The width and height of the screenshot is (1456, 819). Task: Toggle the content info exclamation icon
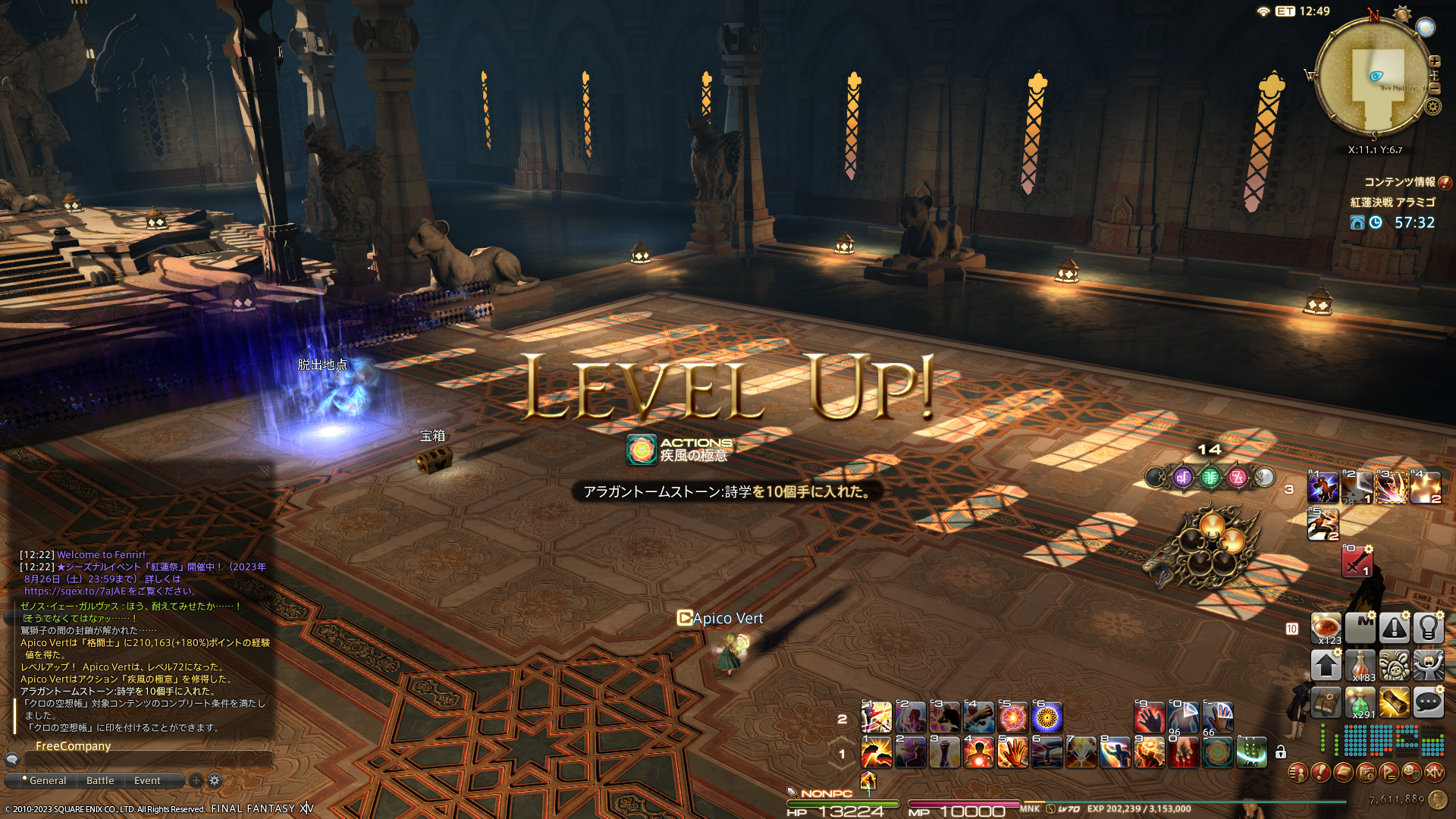coord(1445,182)
